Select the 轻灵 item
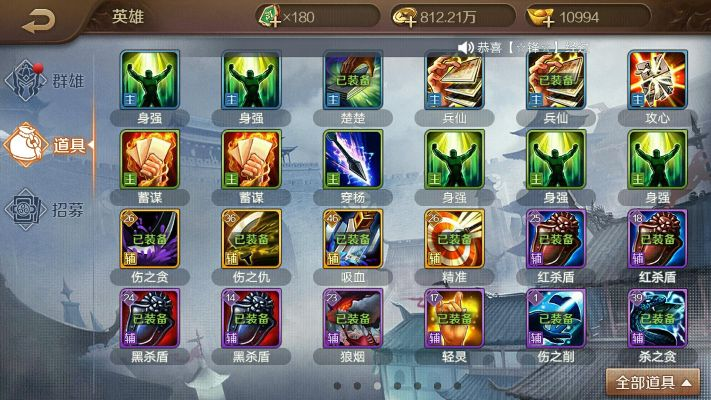 [x=454, y=318]
